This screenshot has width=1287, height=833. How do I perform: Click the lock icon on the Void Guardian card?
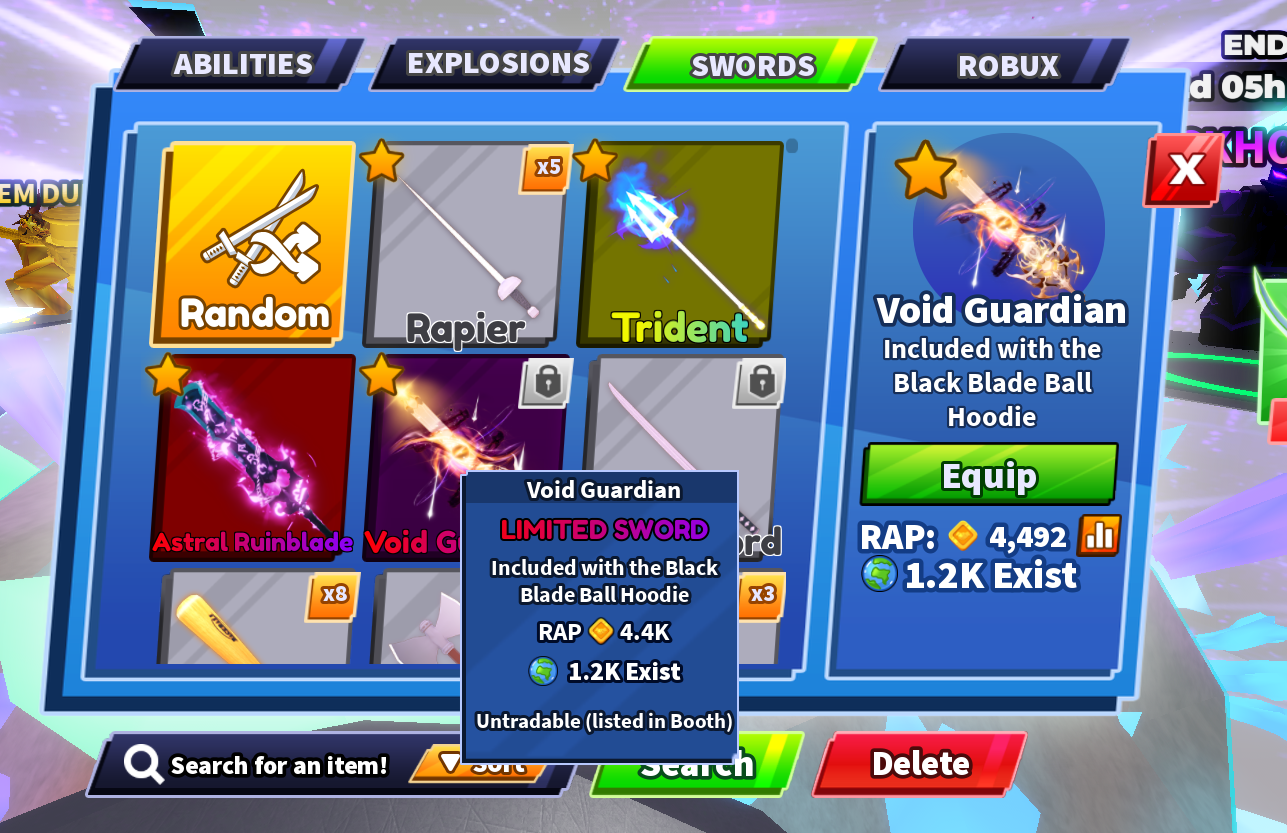pyautogui.click(x=546, y=384)
